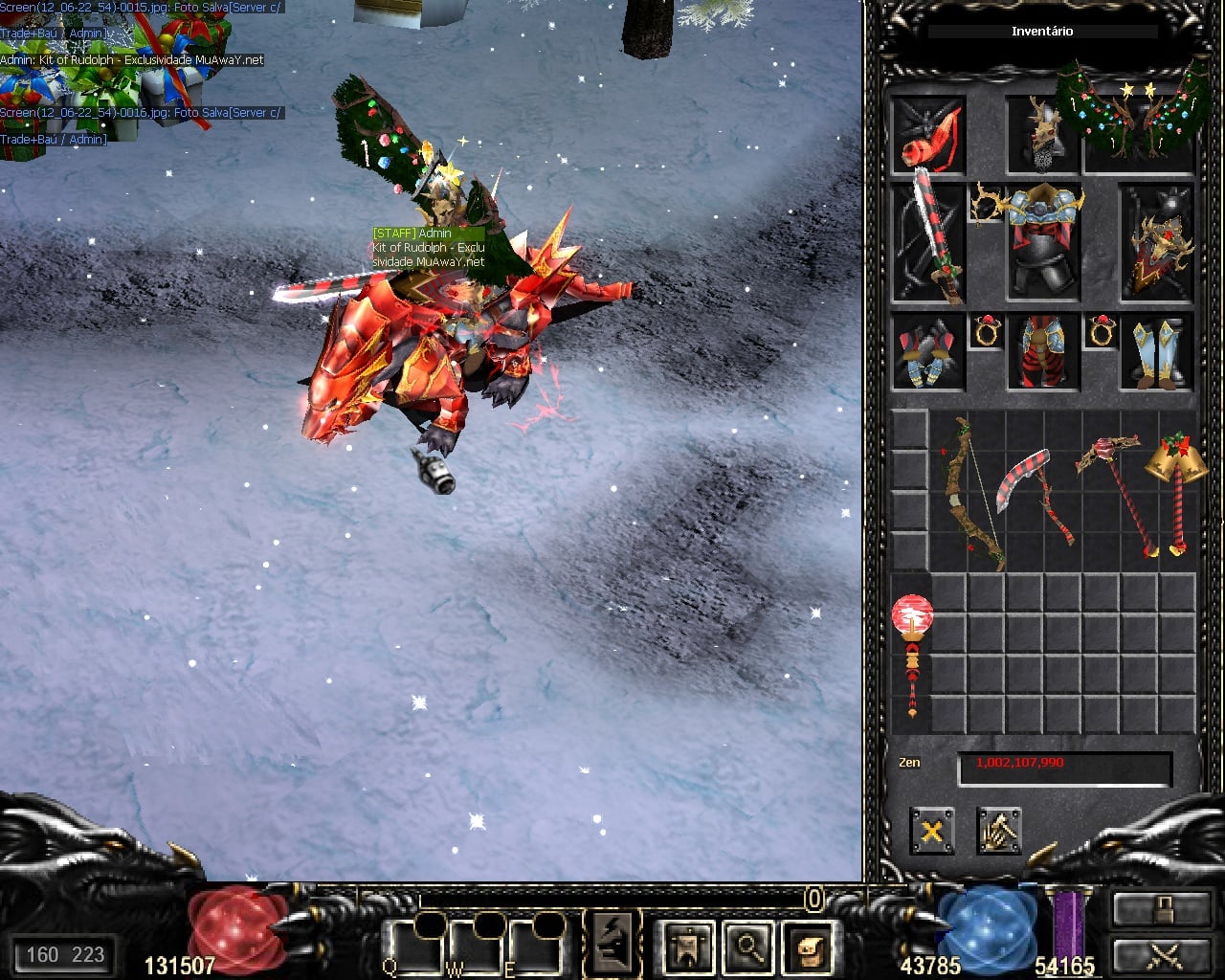
Task: Select the reindeer skull helmet slot
Action: point(1041,134)
